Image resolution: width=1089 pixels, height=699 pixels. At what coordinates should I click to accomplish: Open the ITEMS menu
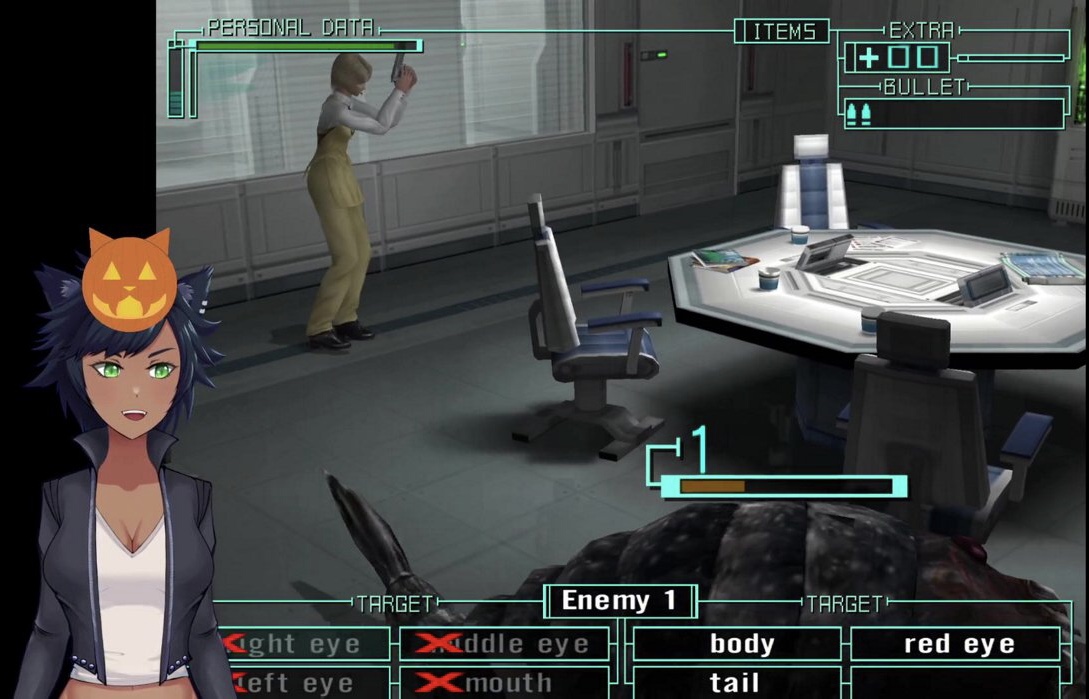point(781,32)
